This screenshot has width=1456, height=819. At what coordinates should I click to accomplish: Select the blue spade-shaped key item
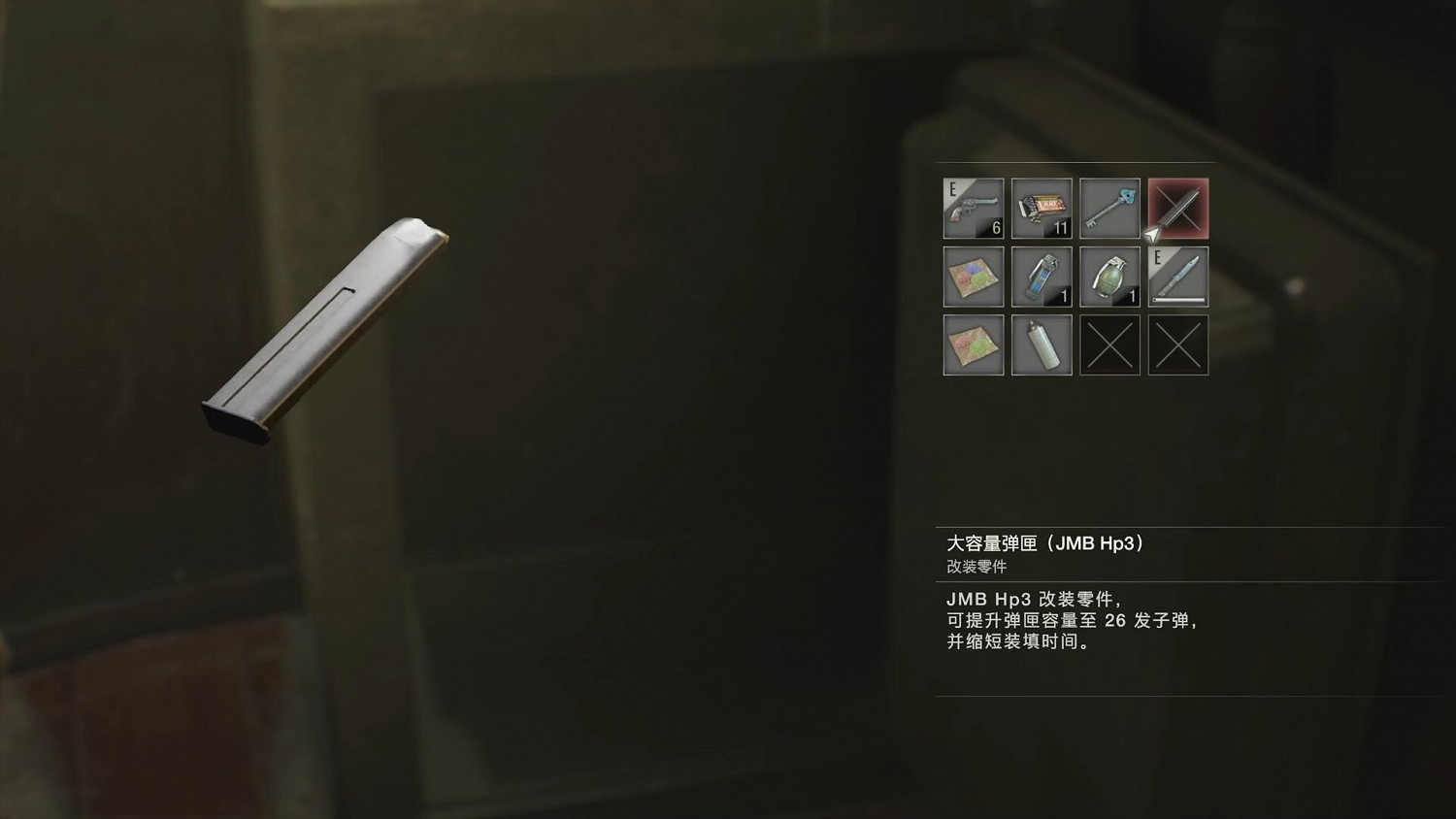click(x=1109, y=209)
